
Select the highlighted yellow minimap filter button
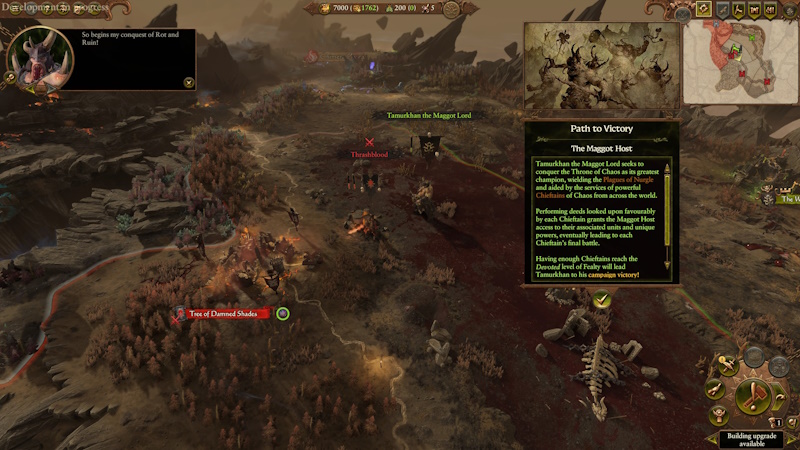point(705,10)
